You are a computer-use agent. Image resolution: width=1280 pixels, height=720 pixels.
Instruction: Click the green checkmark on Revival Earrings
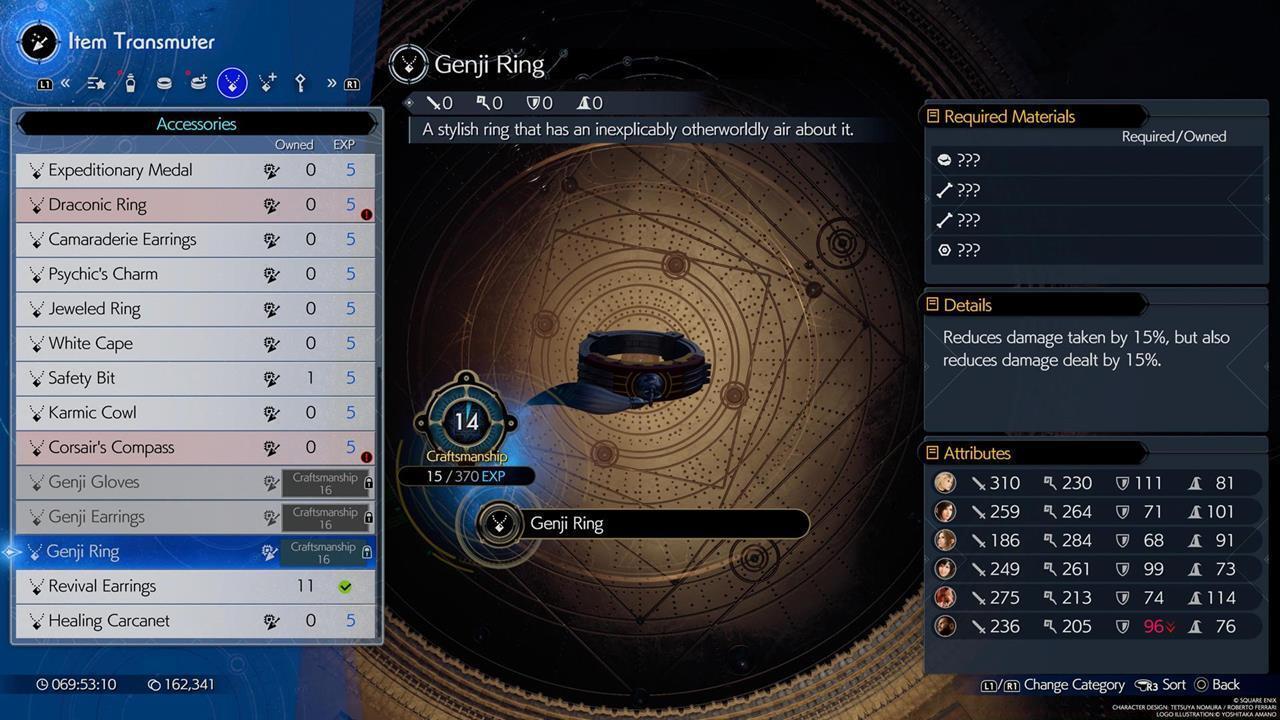click(x=345, y=586)
